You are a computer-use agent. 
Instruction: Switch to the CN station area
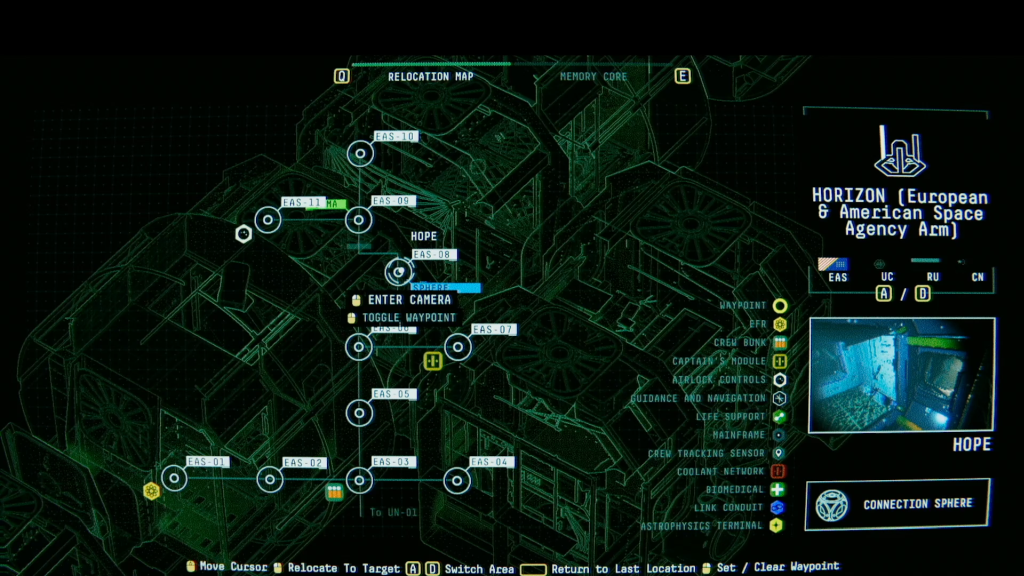click(x=977, y=277)
